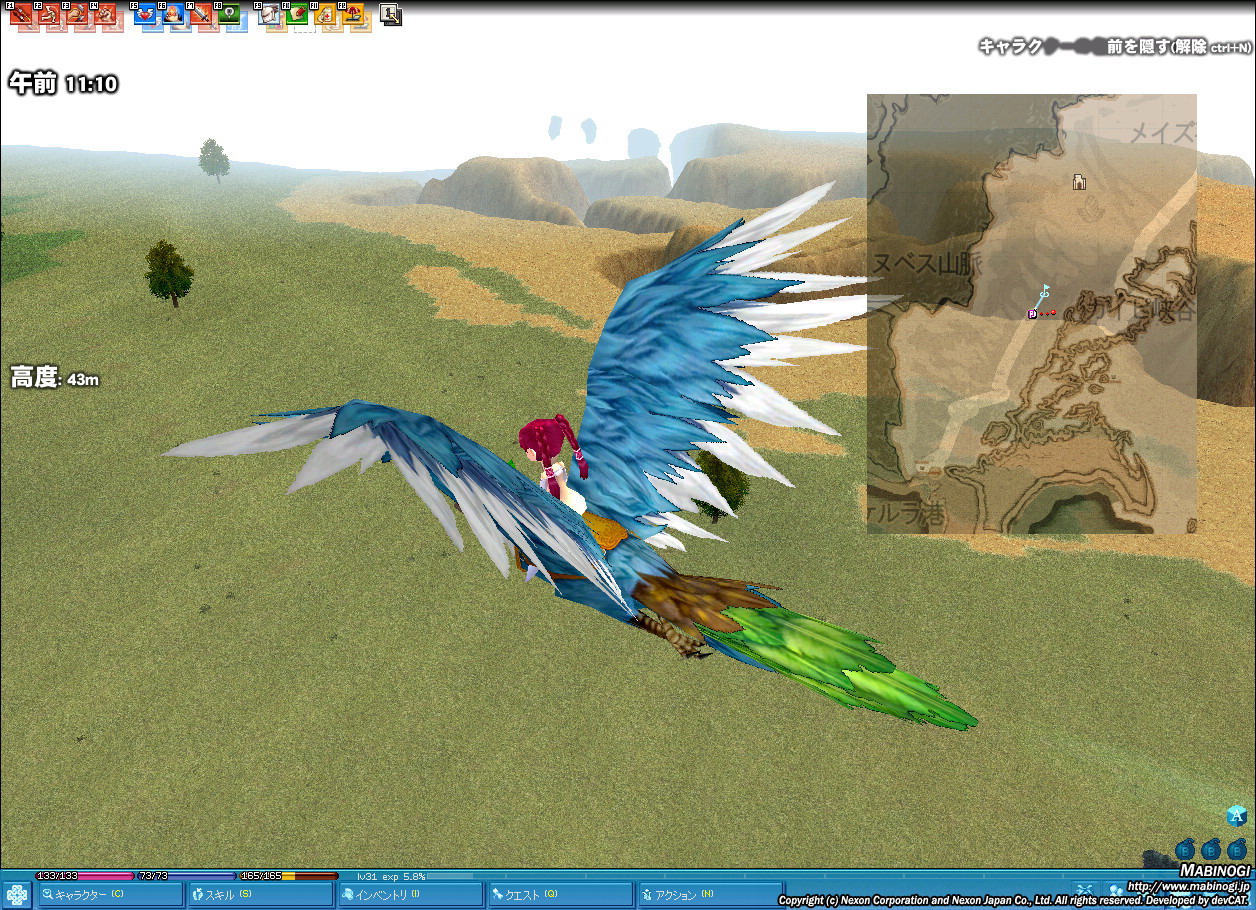Select the green F8 skill icon

229,15
